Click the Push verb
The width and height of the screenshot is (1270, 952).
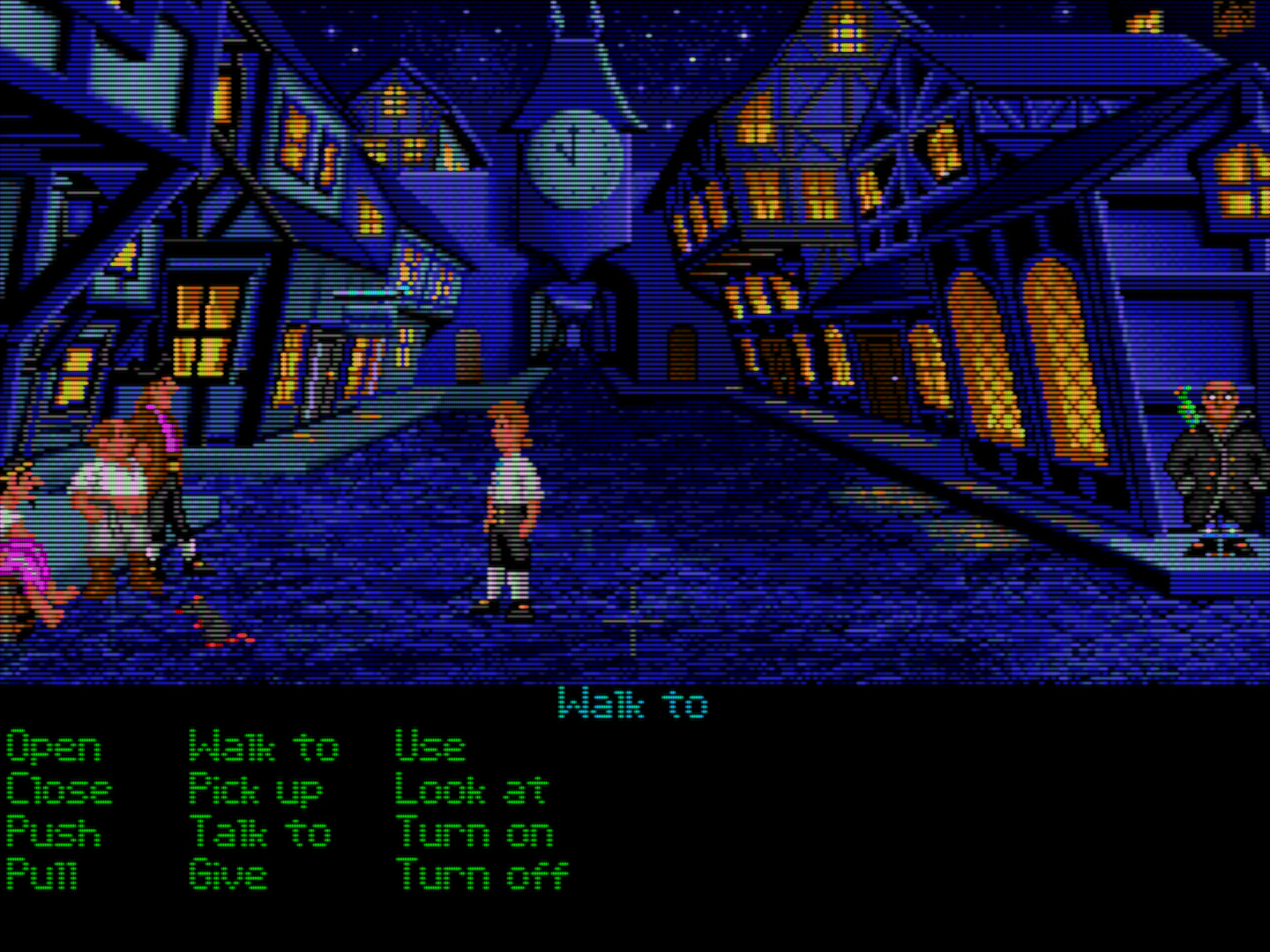pyautogui.click(x=53, y=832)
